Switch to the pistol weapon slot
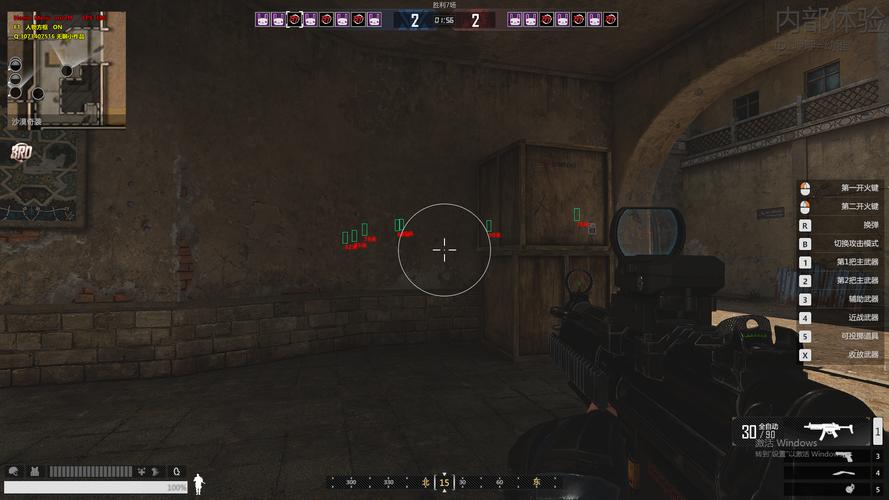 click(x=848, y=457)
